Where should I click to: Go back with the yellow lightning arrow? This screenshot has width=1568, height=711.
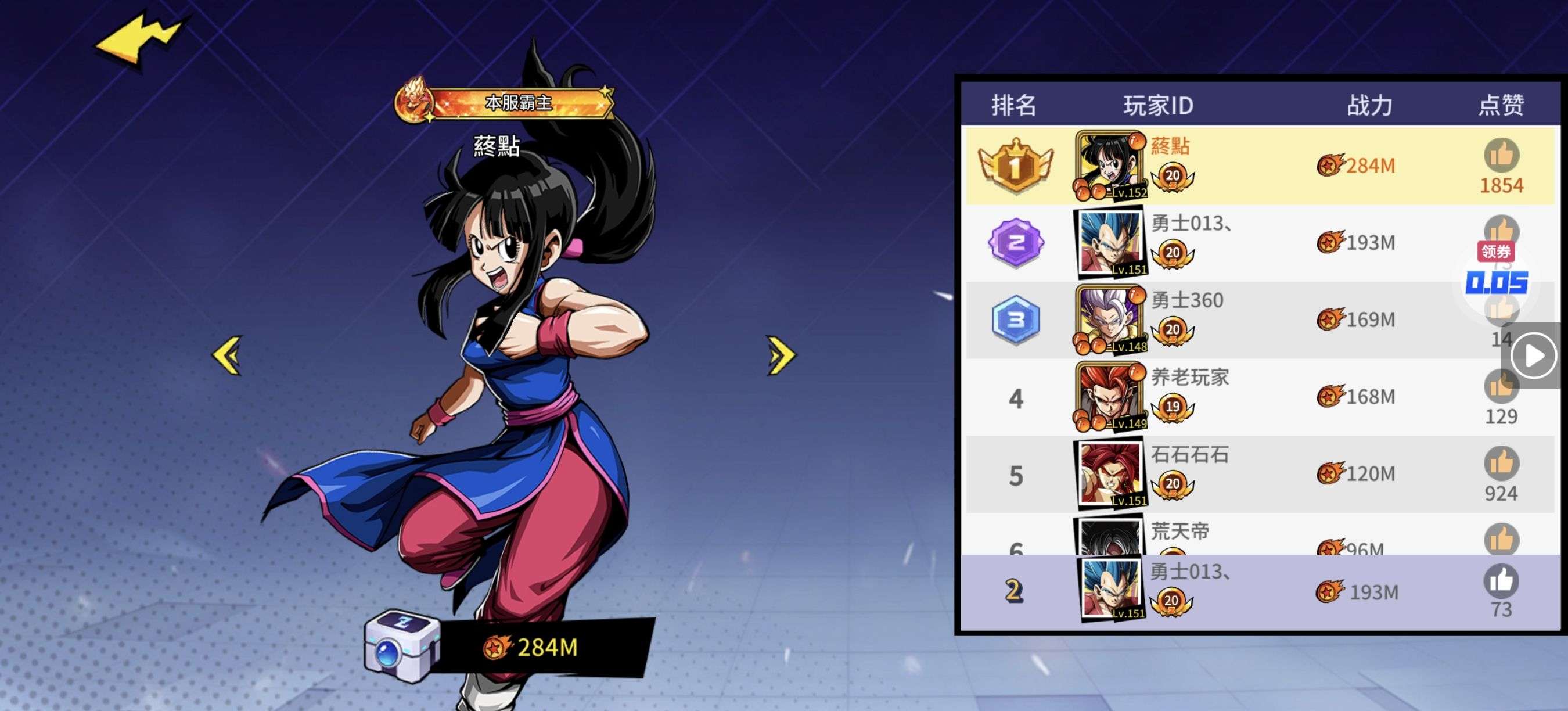click(x=139, y=40)
